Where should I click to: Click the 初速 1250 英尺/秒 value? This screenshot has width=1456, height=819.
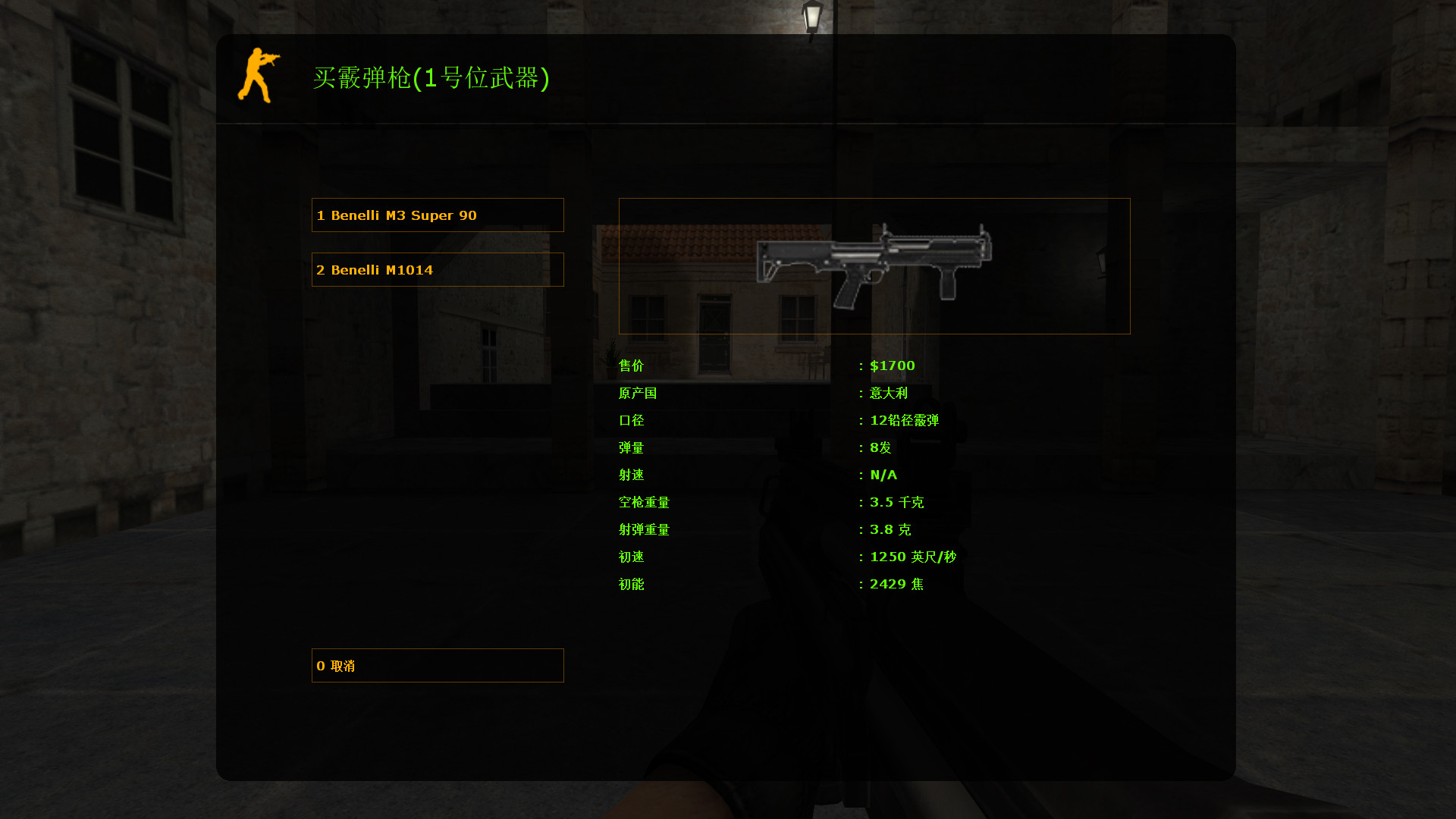click(x=913, y=557)
